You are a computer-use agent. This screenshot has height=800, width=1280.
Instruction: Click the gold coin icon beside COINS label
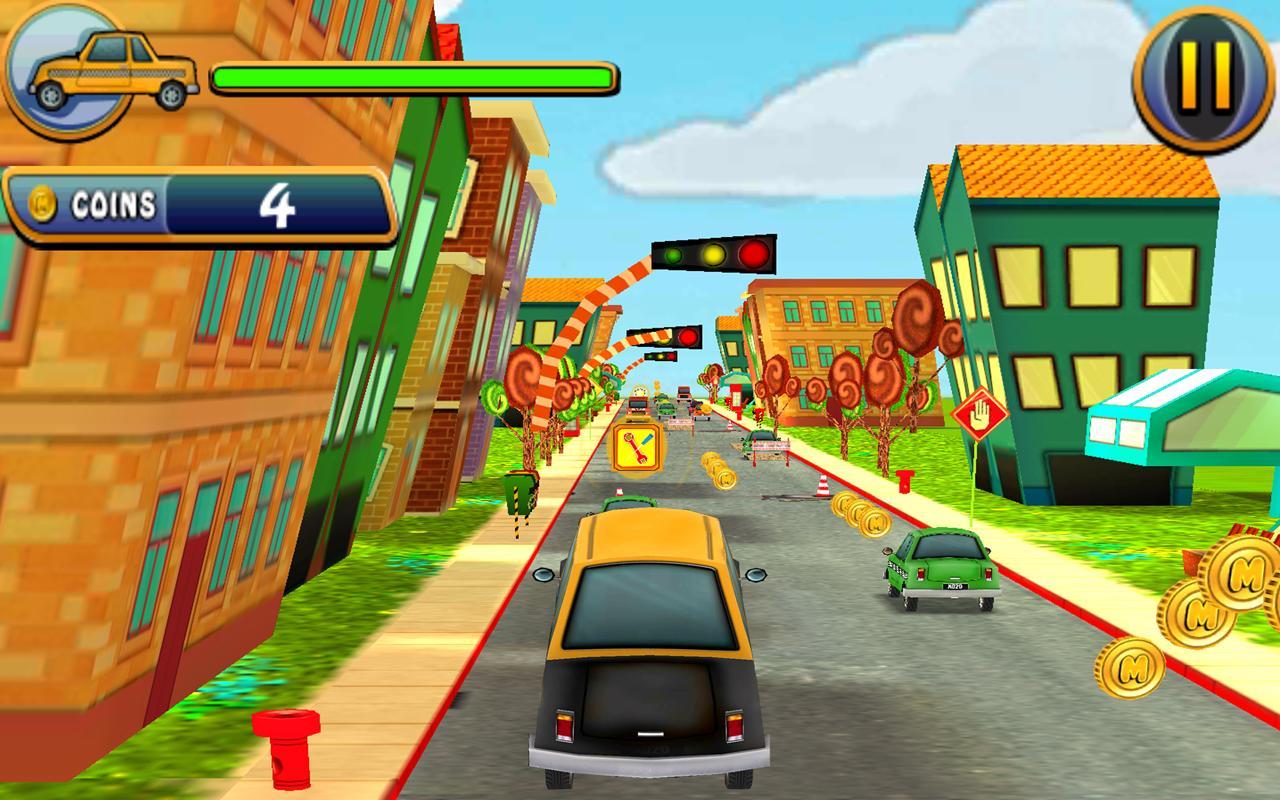point(42,205)
